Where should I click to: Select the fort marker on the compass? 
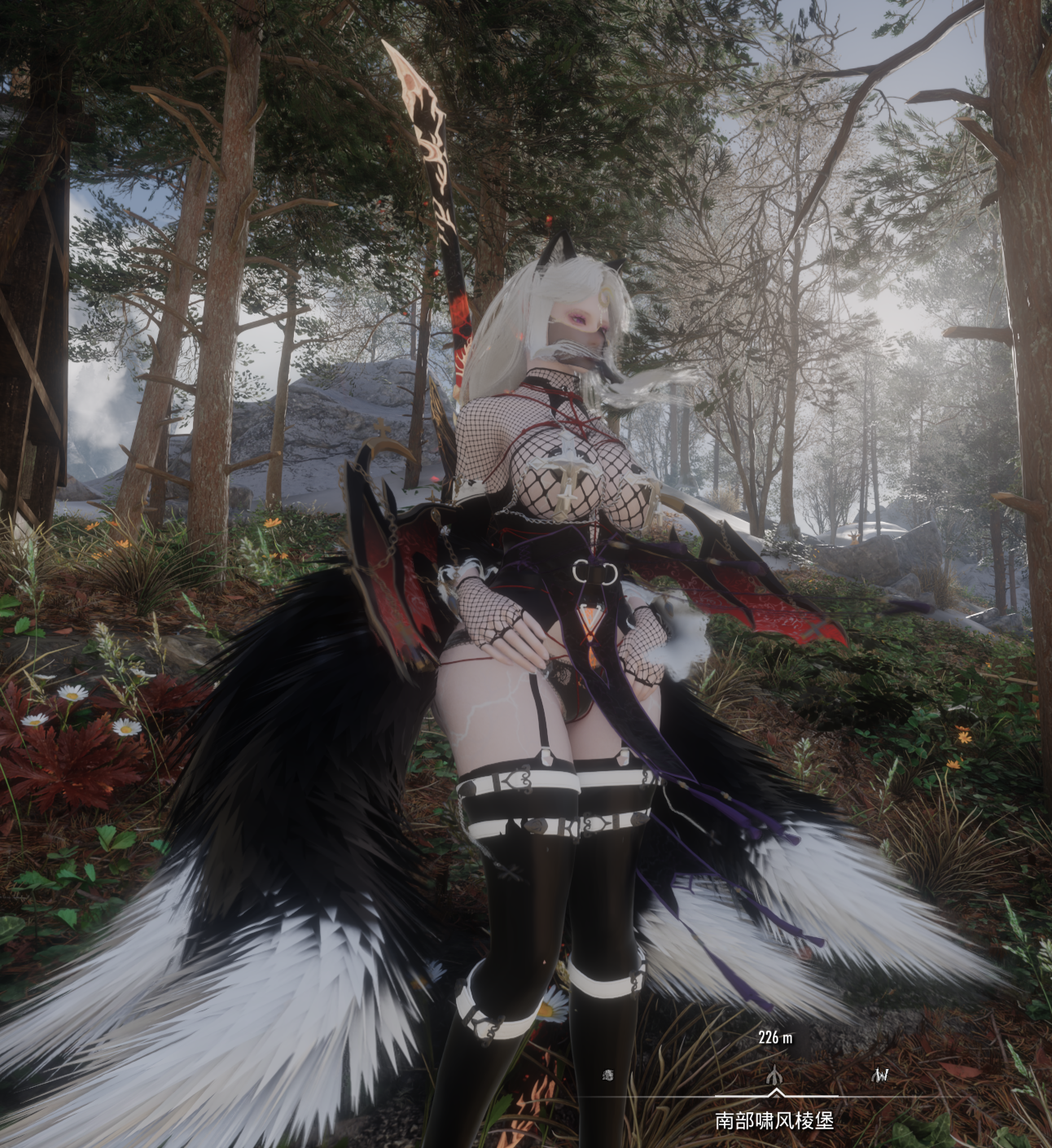coord(776,1076)
